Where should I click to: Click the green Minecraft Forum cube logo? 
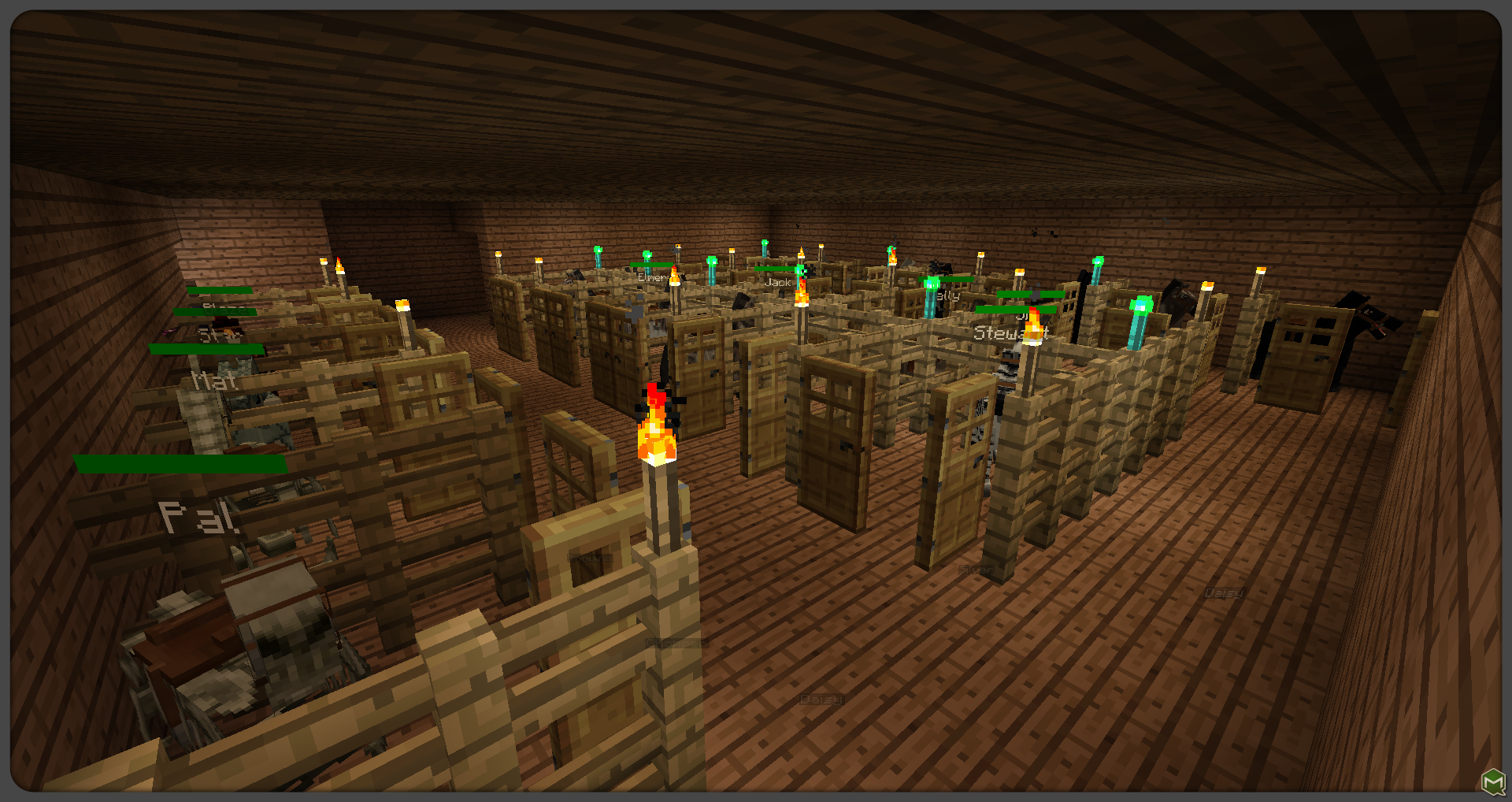point(1493,782)
